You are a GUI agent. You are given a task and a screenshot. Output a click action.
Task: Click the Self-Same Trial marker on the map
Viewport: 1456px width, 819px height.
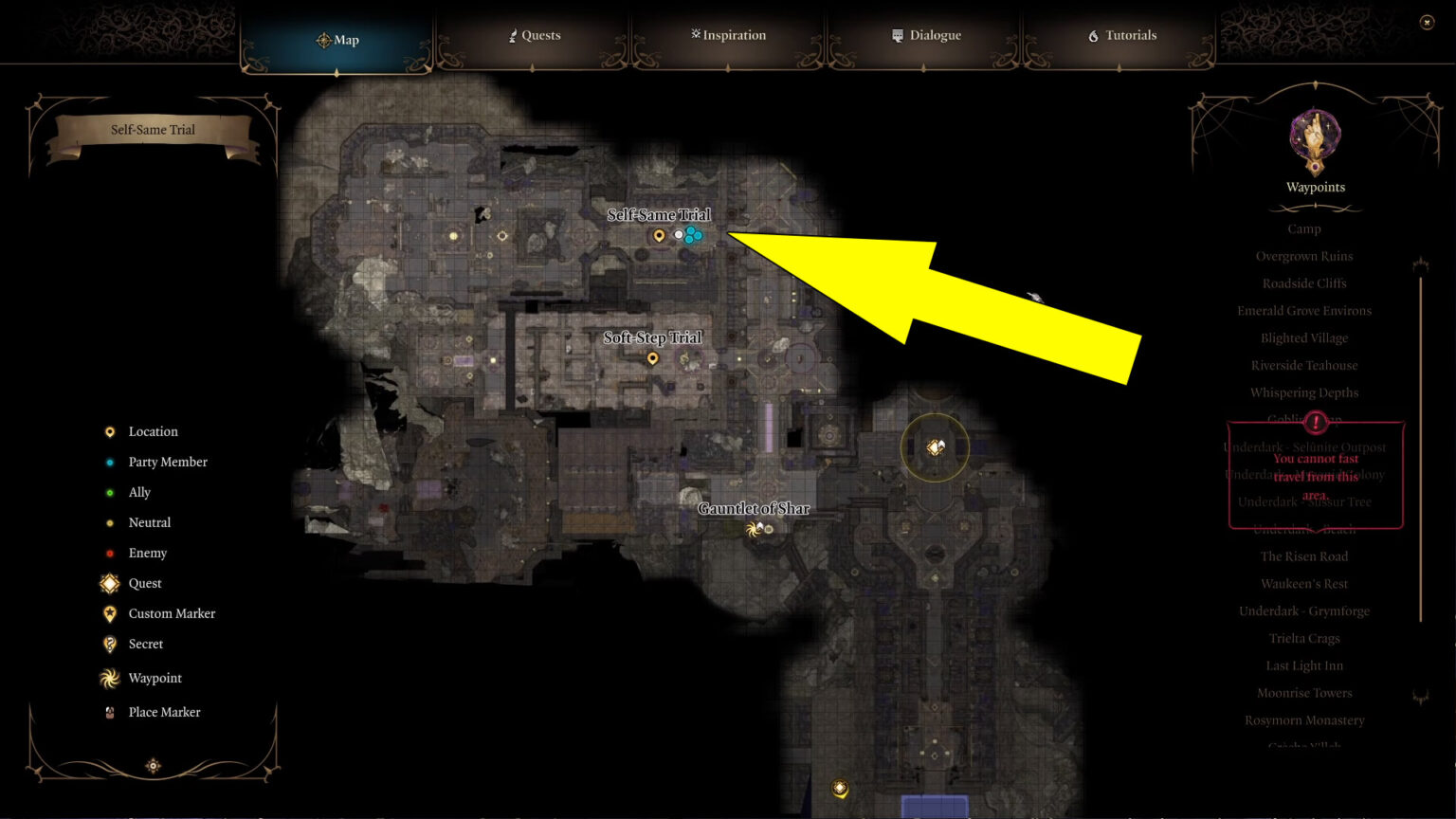[659, 233]
